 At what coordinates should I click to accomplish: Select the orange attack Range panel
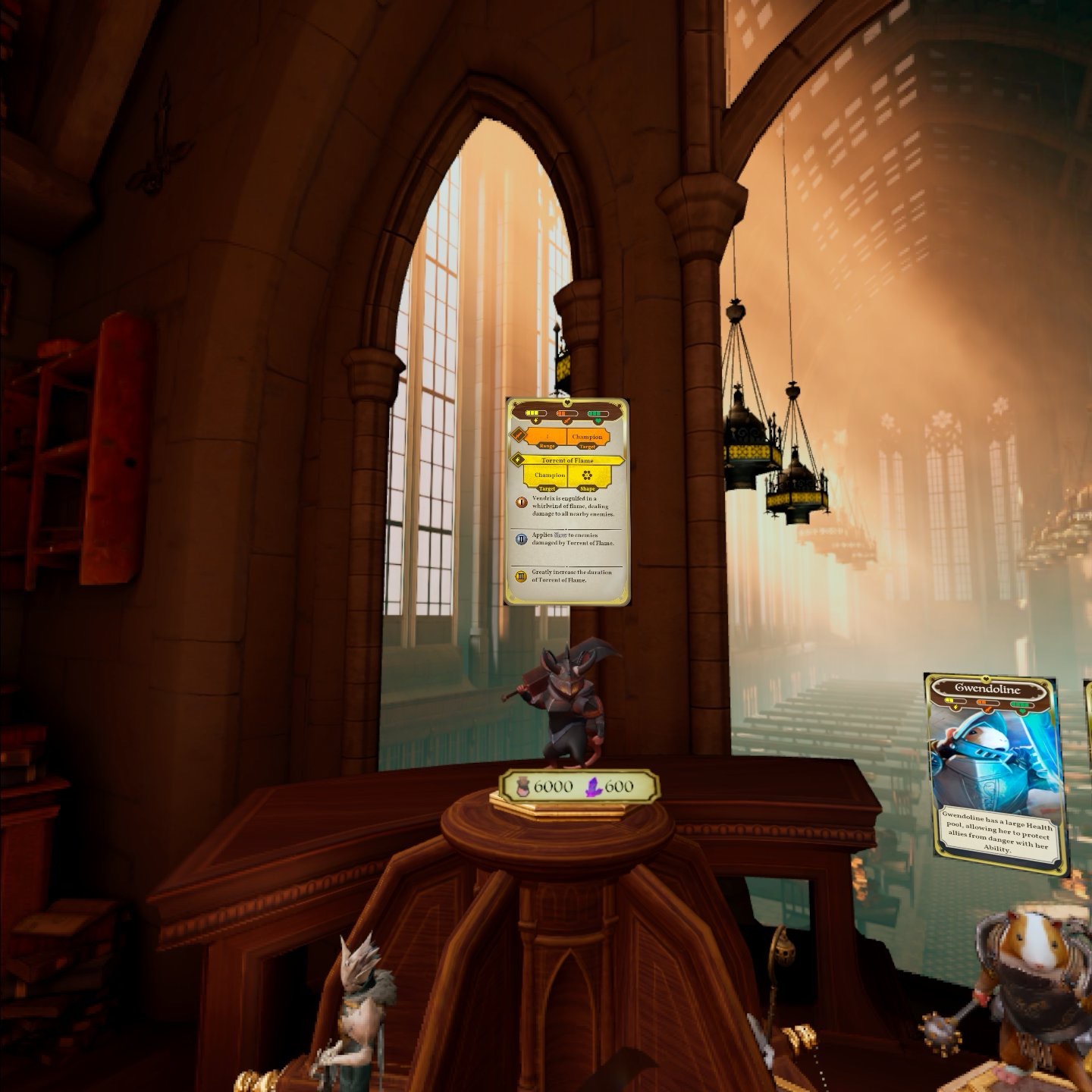[548, 438]
